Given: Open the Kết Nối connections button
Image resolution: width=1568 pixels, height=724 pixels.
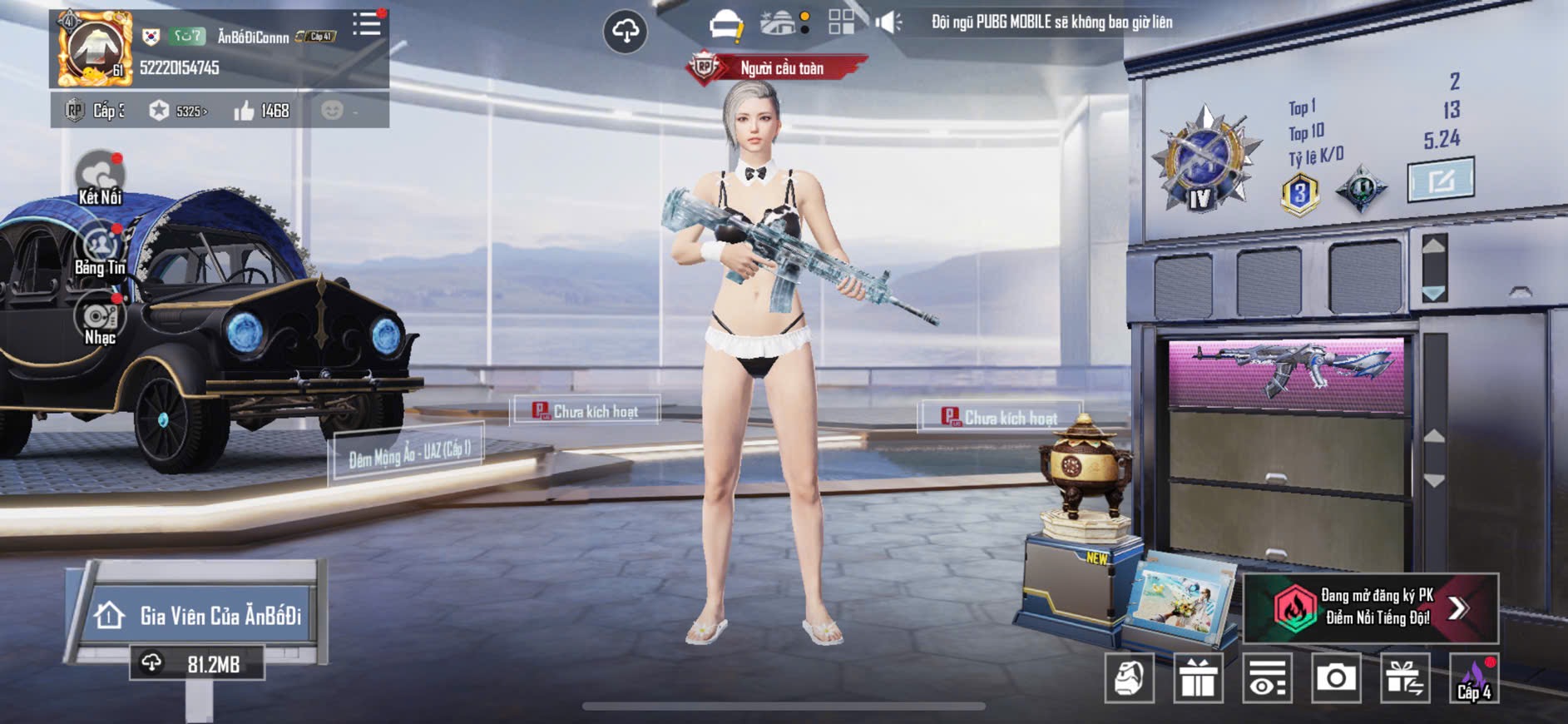Looking at the screenshot, I should click(x=100, y=177).
